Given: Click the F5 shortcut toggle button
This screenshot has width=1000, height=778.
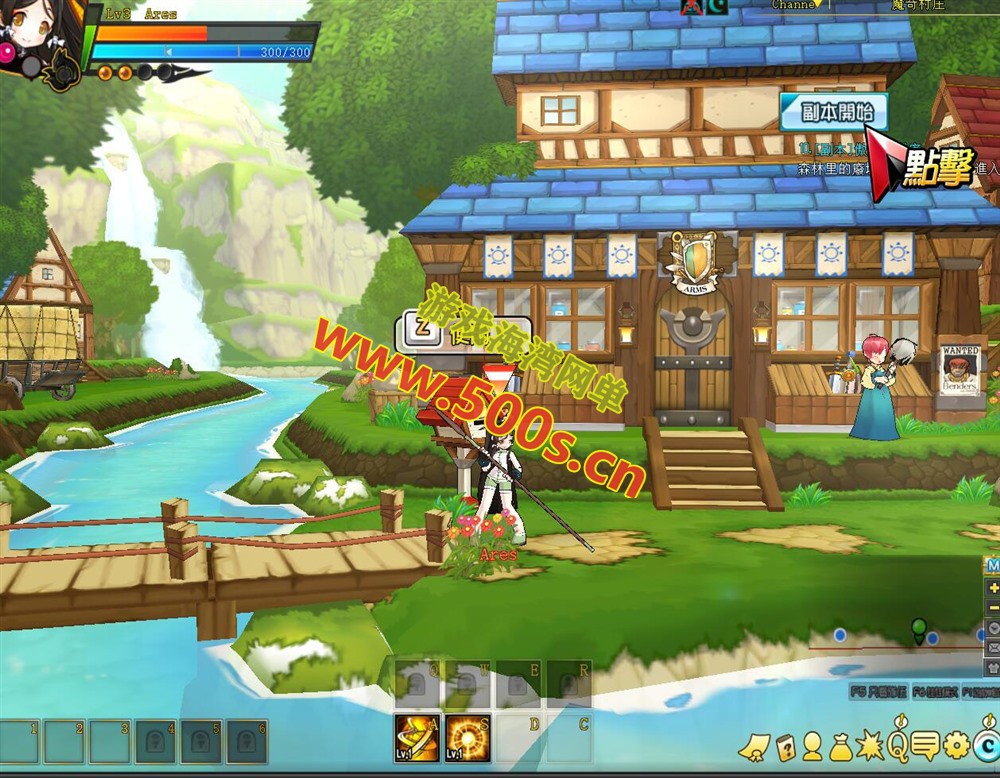Looking at the screenshot, I should click(x=878, y=691).
